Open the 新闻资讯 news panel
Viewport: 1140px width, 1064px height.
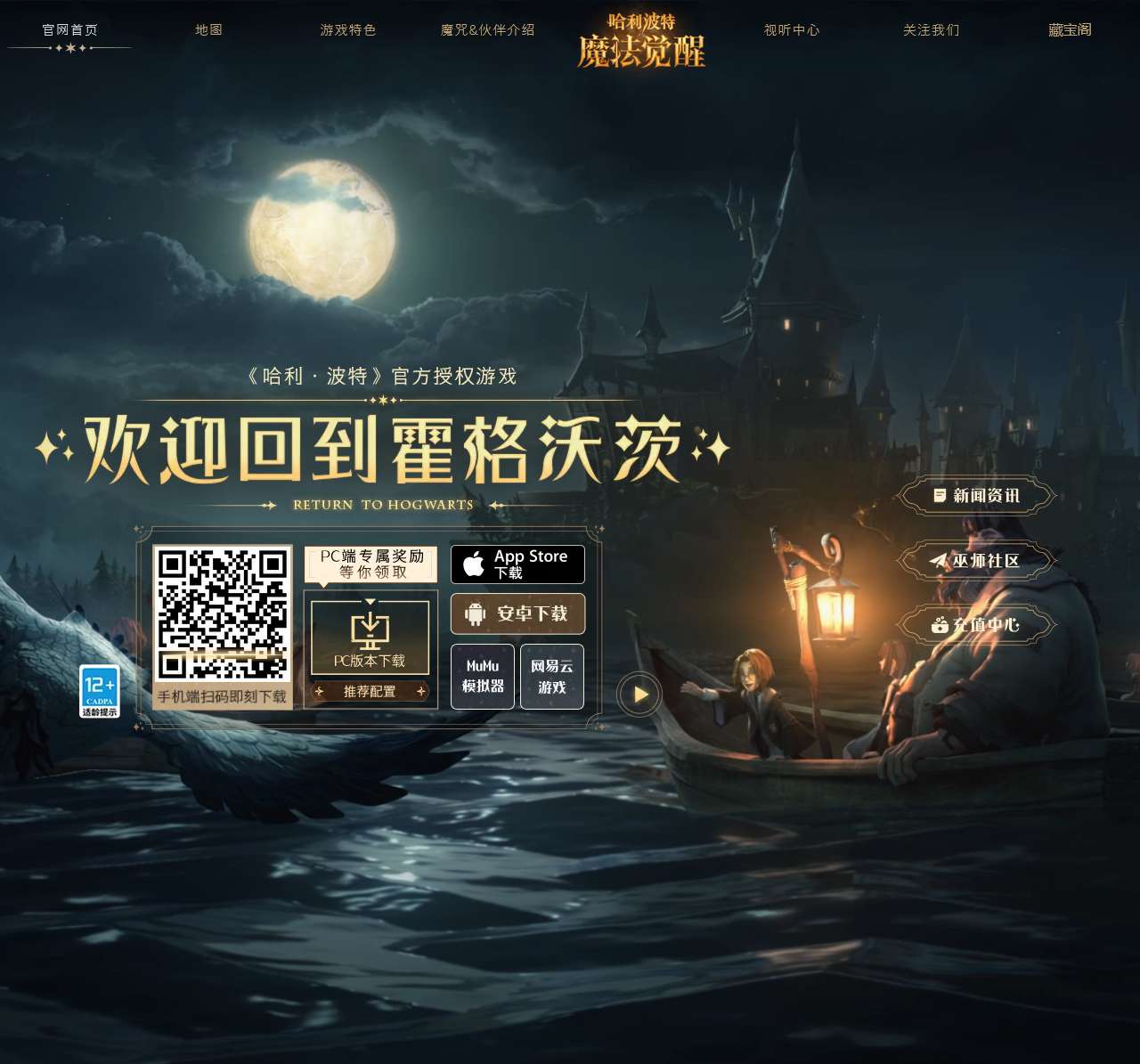tap(976, 495)
